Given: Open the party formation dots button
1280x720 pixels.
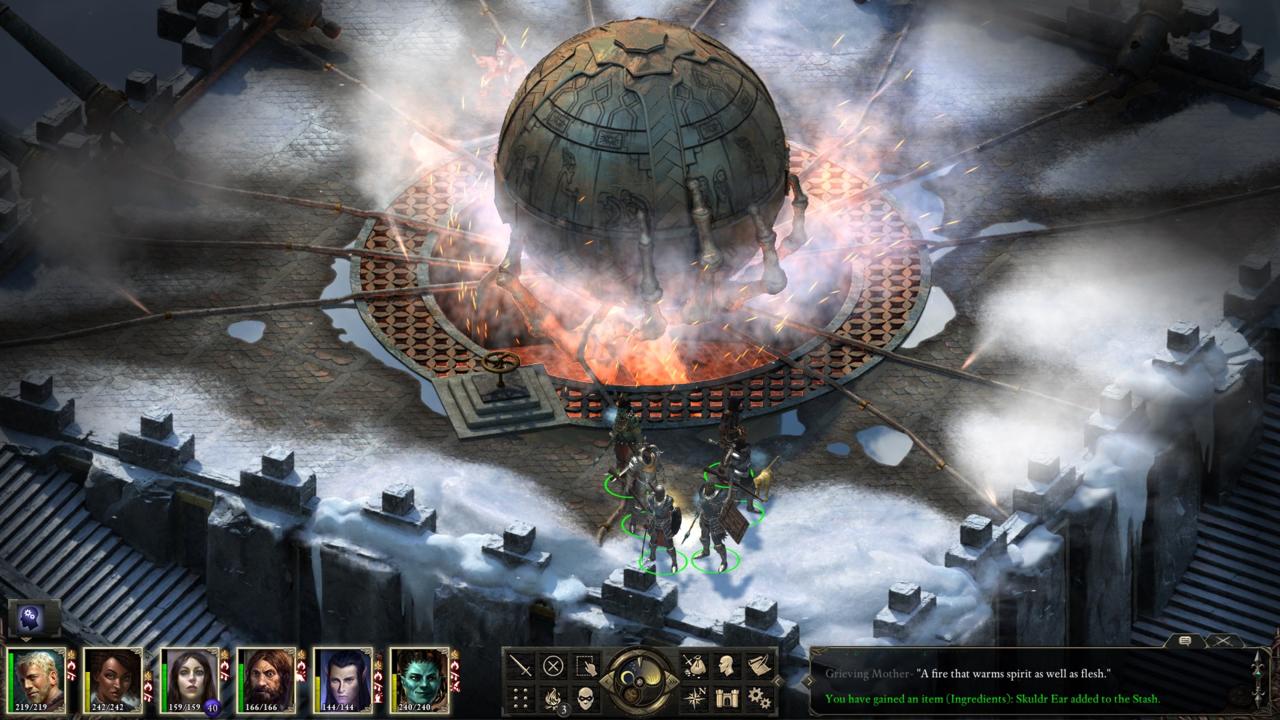Looking at the screenshot, I should pyautogui.click(x=521, y=697).
